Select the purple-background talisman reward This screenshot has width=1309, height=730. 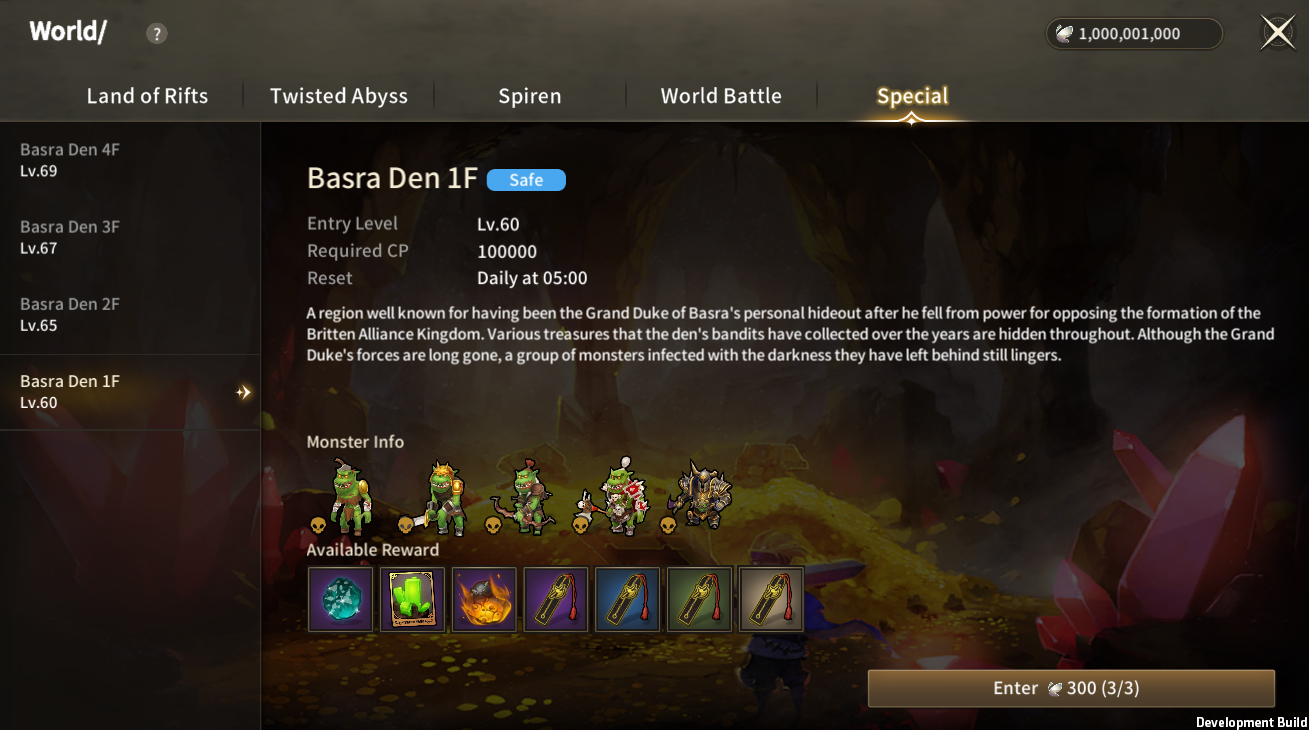click(556, 600)
